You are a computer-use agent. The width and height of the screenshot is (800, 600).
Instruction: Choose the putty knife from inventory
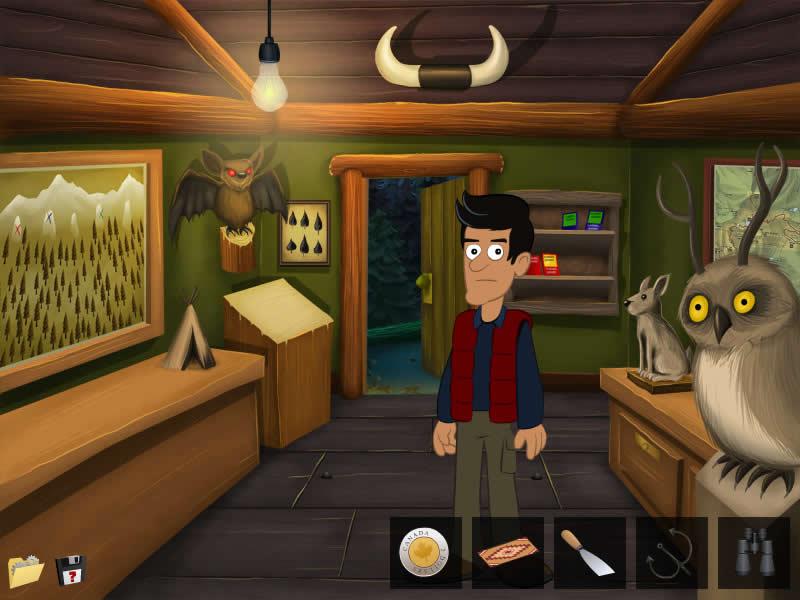click(x=590, y=553)
